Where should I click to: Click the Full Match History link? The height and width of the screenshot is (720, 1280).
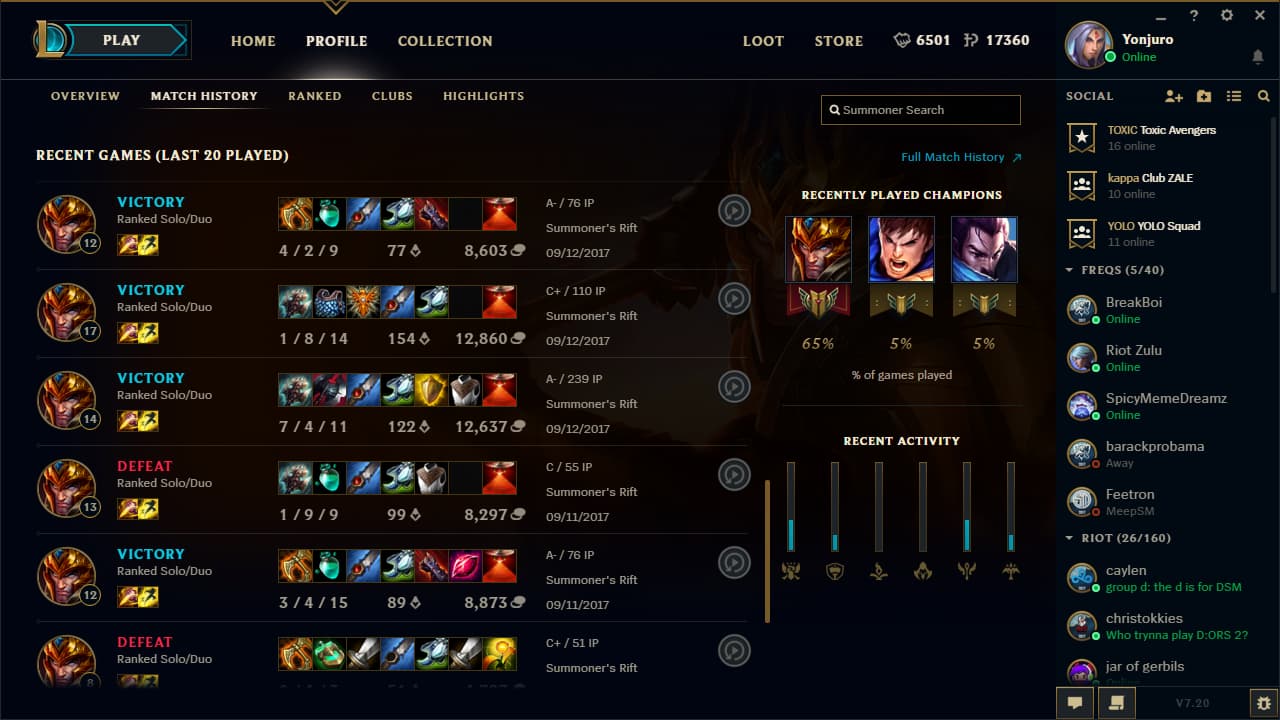point(954,157)
